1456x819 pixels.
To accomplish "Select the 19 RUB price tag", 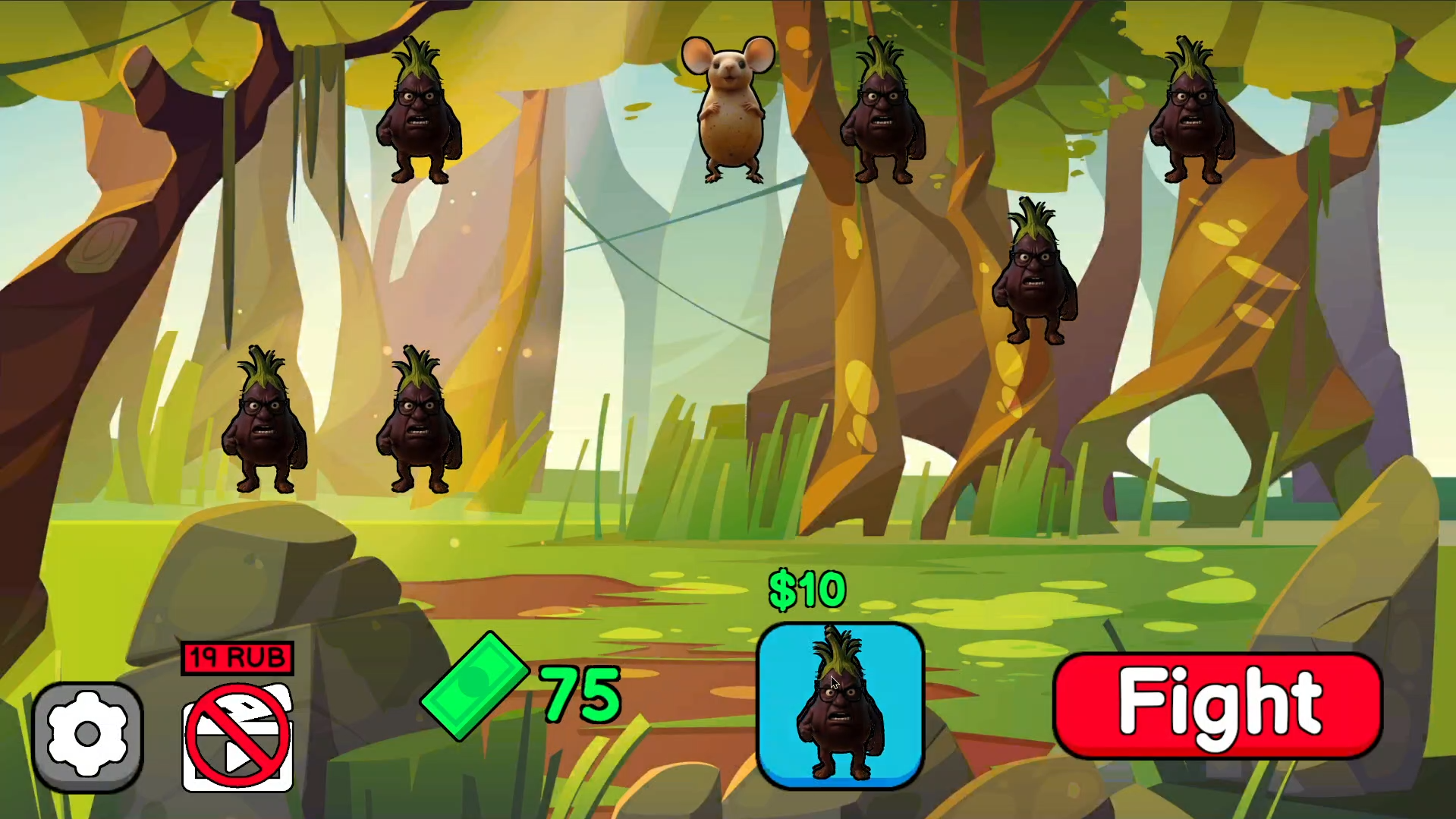I will 237,657.
